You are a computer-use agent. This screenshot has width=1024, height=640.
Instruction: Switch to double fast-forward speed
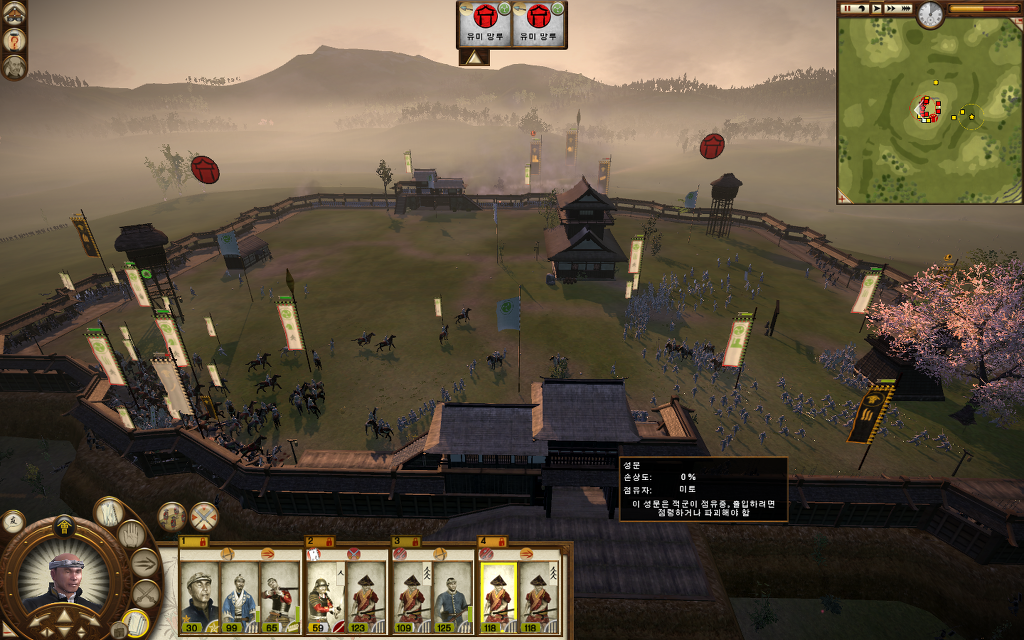tap(890, 8)
